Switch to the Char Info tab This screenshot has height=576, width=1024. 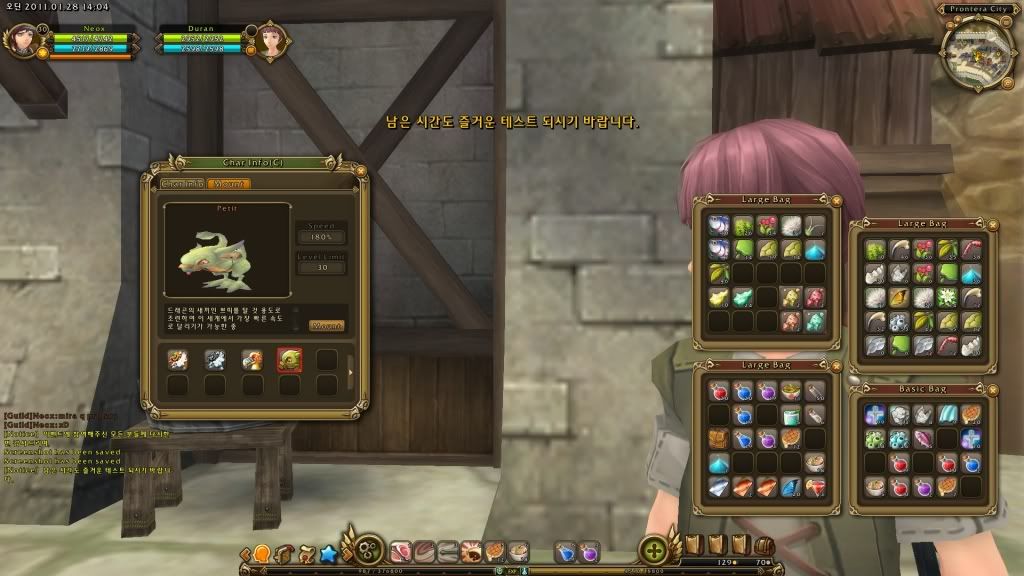coord(184,184)
